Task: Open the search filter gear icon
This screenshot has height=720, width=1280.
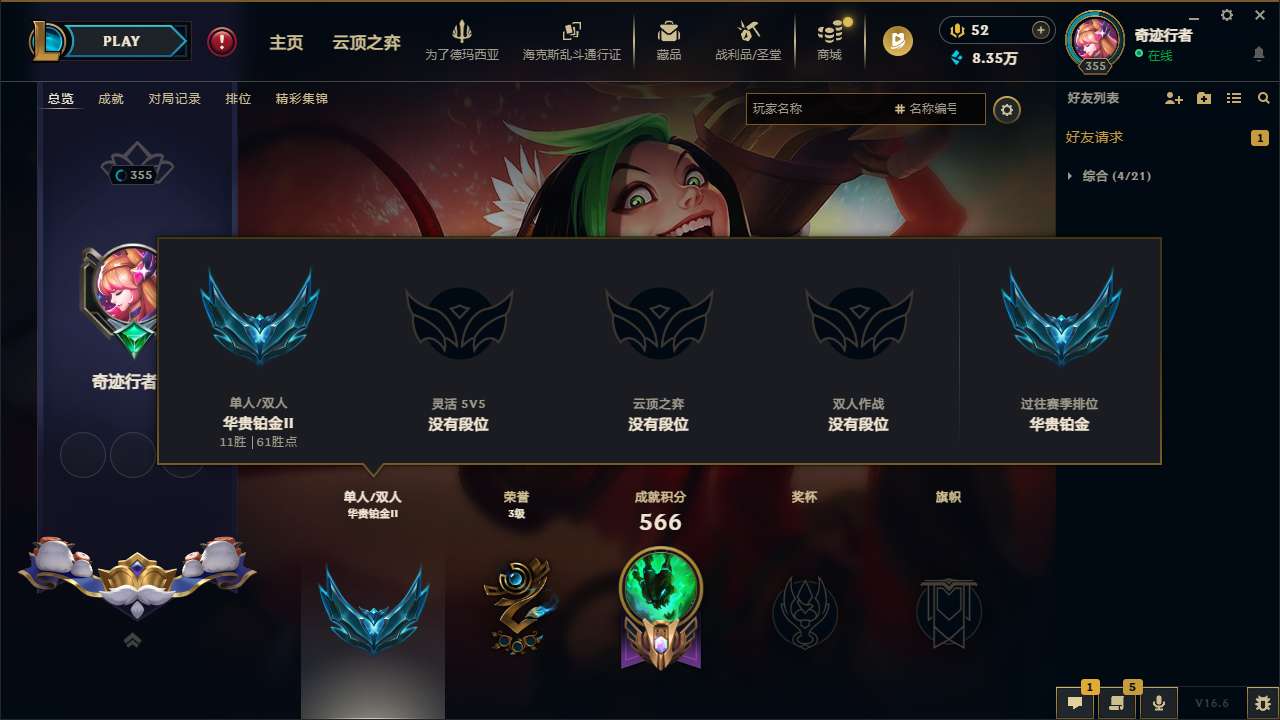Action: 1007,109
